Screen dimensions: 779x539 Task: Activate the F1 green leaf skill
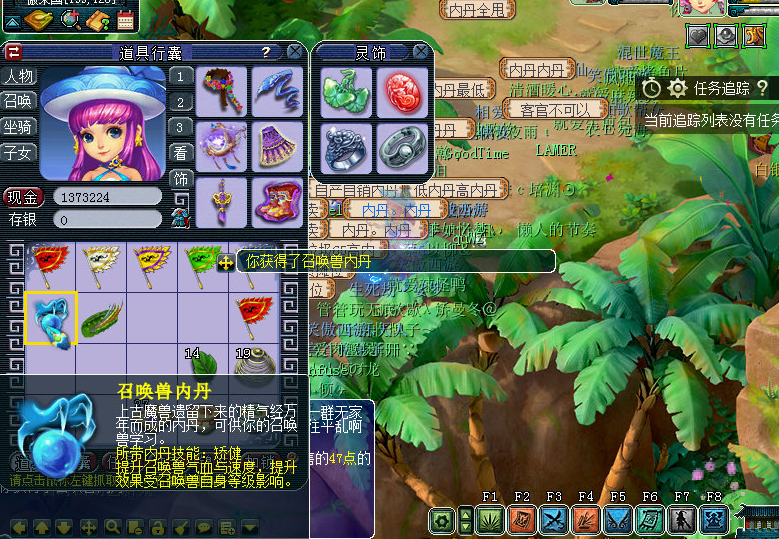[x=490, y=519]
